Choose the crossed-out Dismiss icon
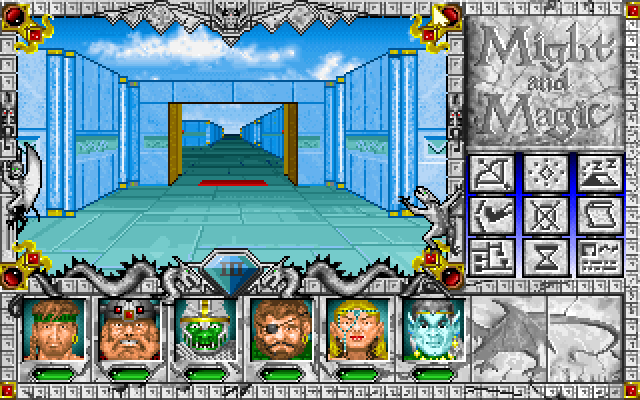Image resolution: width=640 pixels, height=400 pixels. point(542,214)
